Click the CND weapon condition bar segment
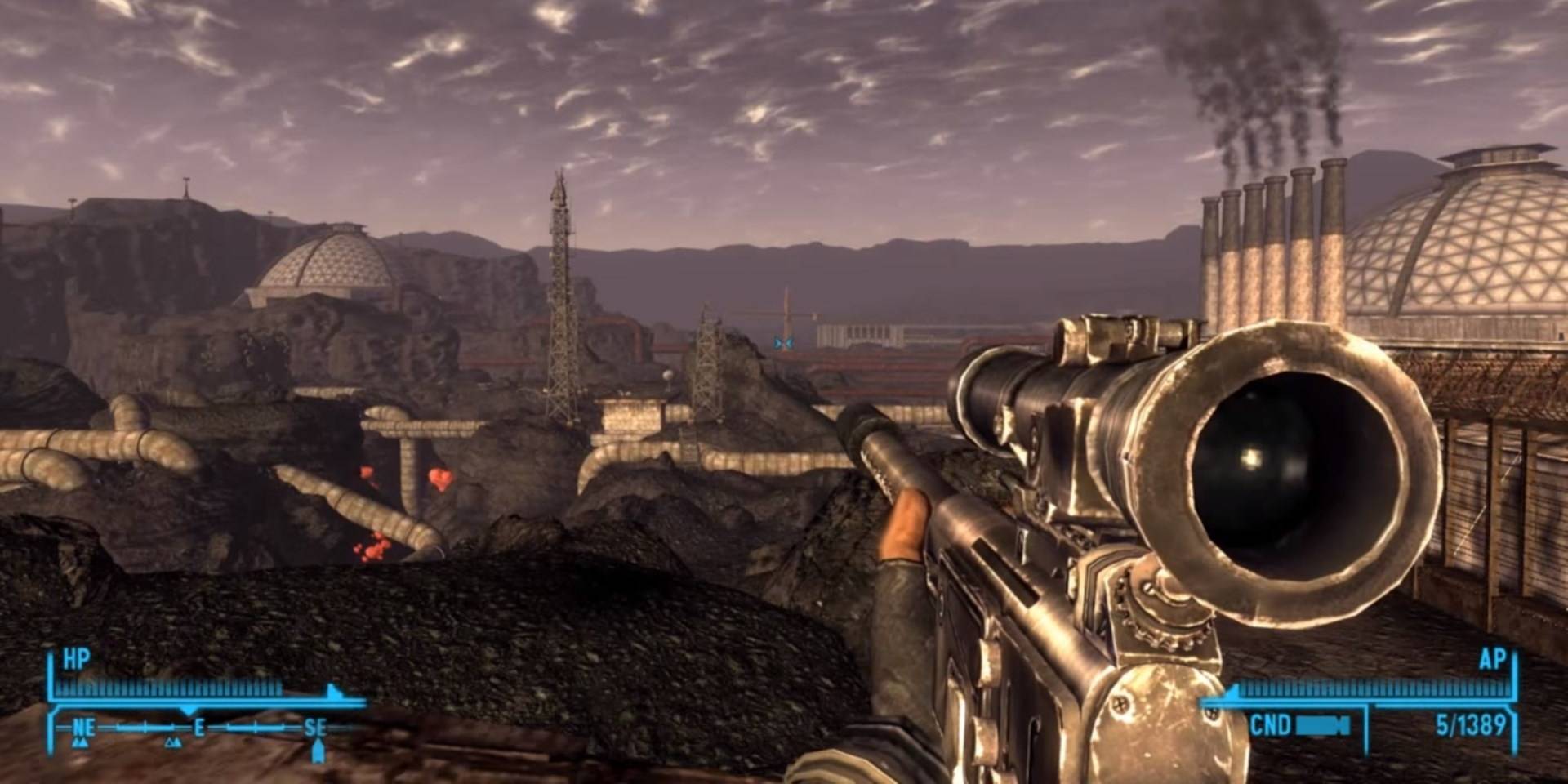The image size is (1568, 784). click(x=1321, y=726)
